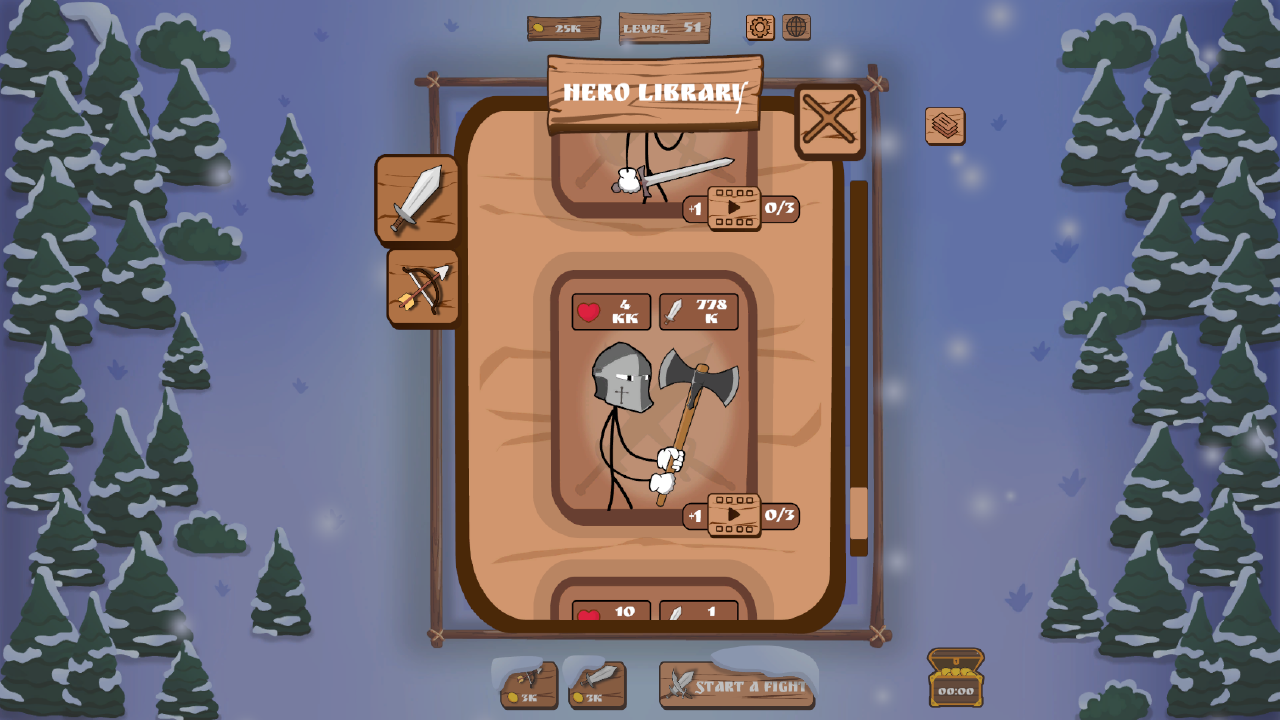The height and width of the screenshot is (720, 1280).
Task: Open the language globe icon
Action: pyautogui.click(x=795, y=28)
